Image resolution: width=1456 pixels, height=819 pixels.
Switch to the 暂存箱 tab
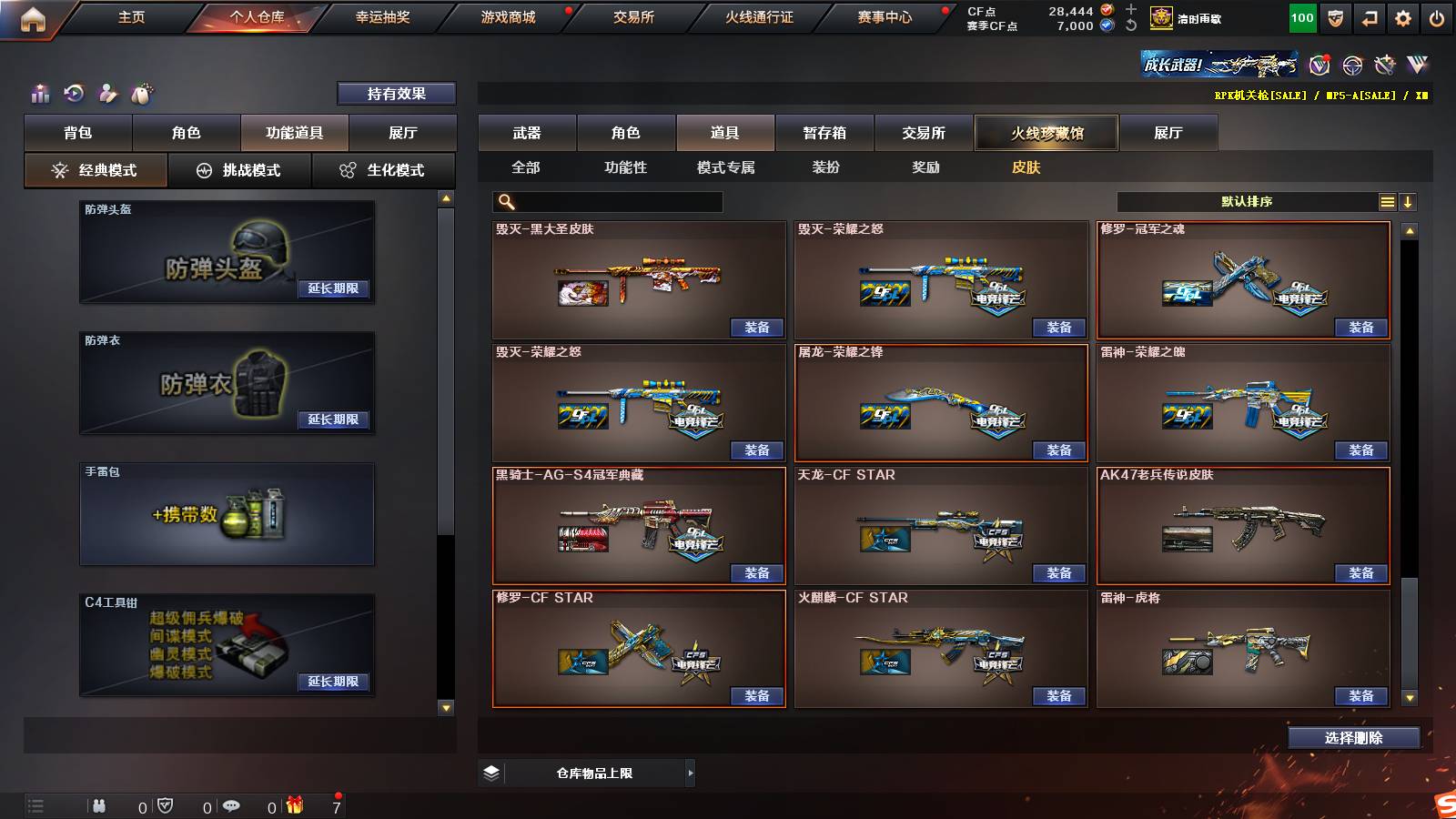point(824,132)
